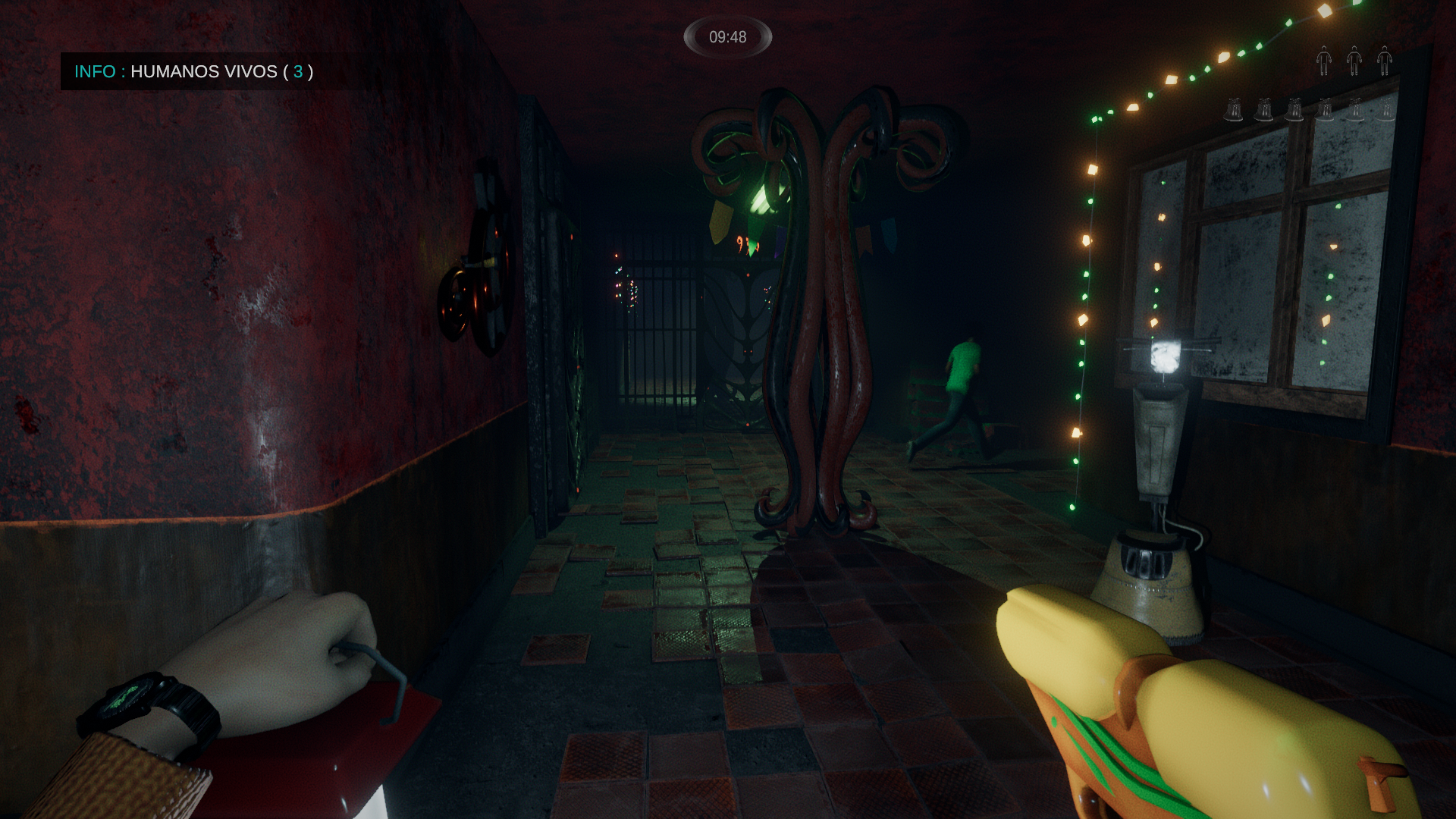Screen dimensions: 1456x819
Task: Click the first bell icon on the left
Action: [1235, 110]
